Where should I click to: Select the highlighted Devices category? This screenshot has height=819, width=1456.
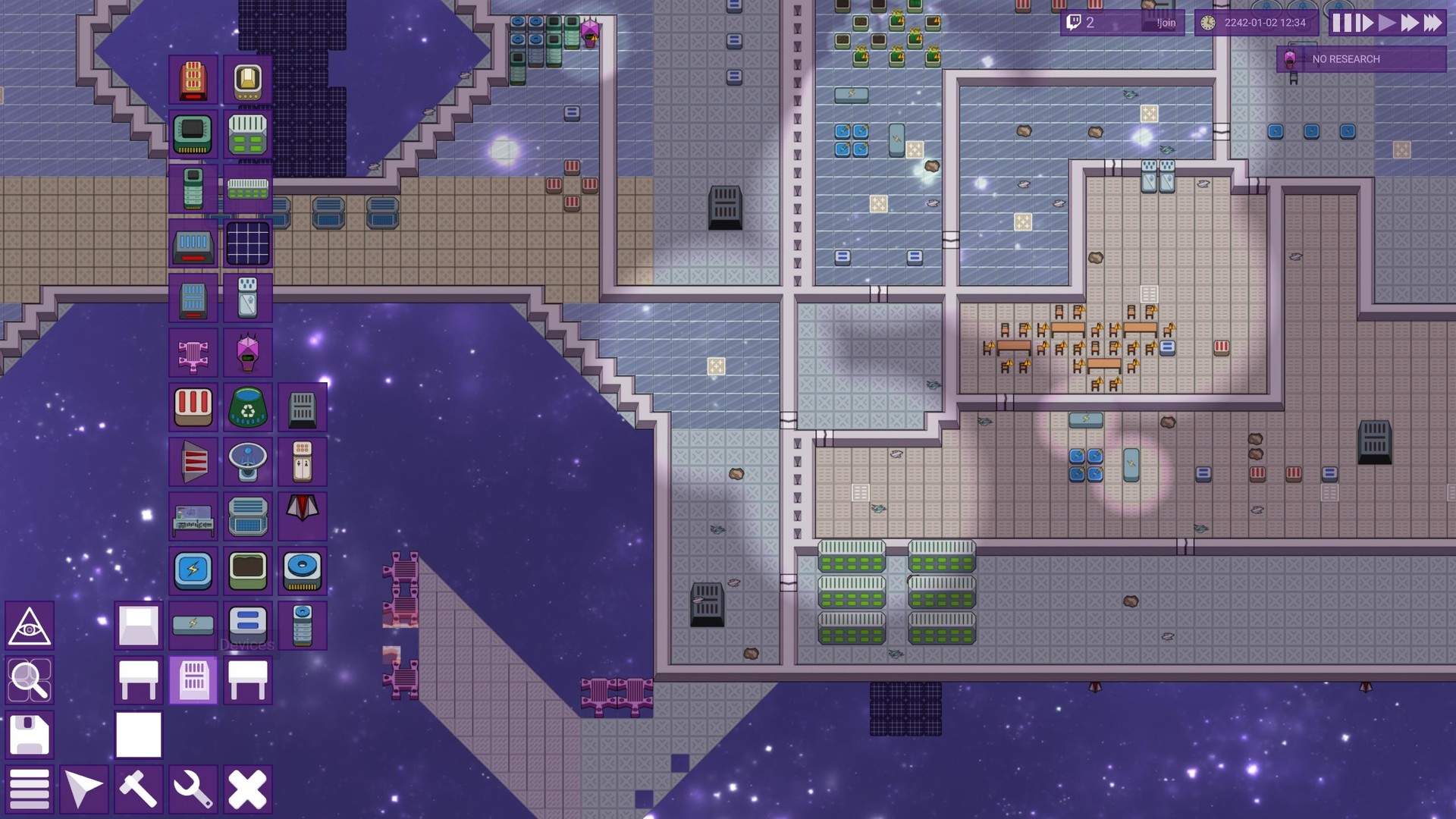(193, 680)
